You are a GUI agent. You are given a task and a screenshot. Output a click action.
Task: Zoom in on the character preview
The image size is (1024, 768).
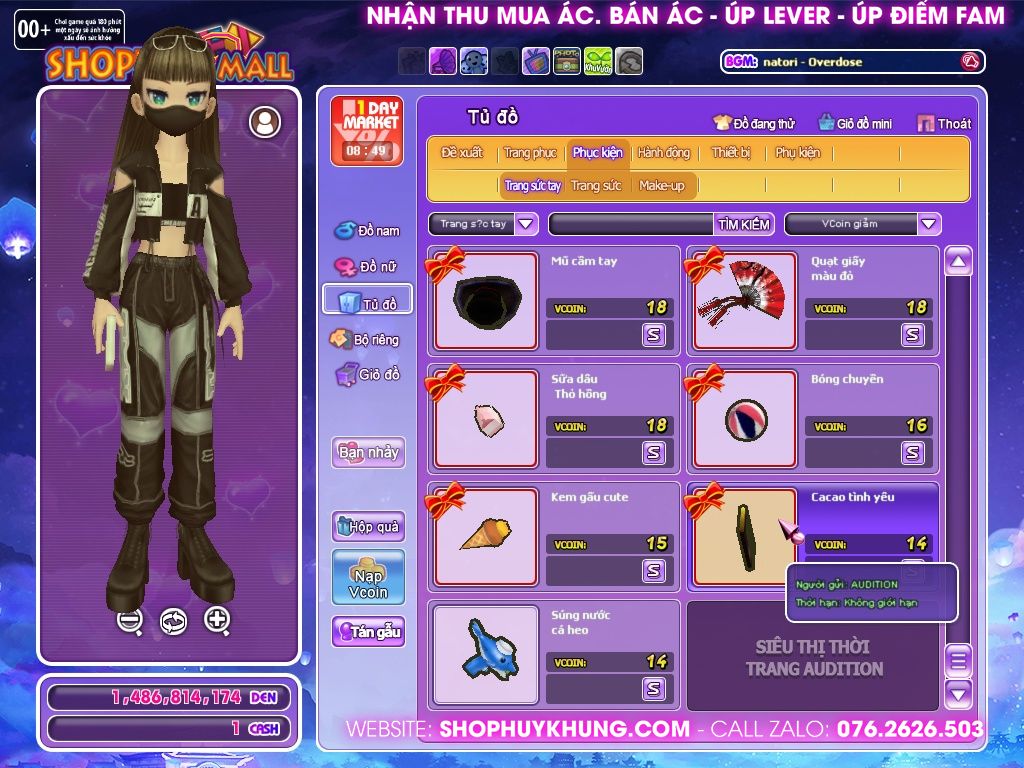(217, 620)
